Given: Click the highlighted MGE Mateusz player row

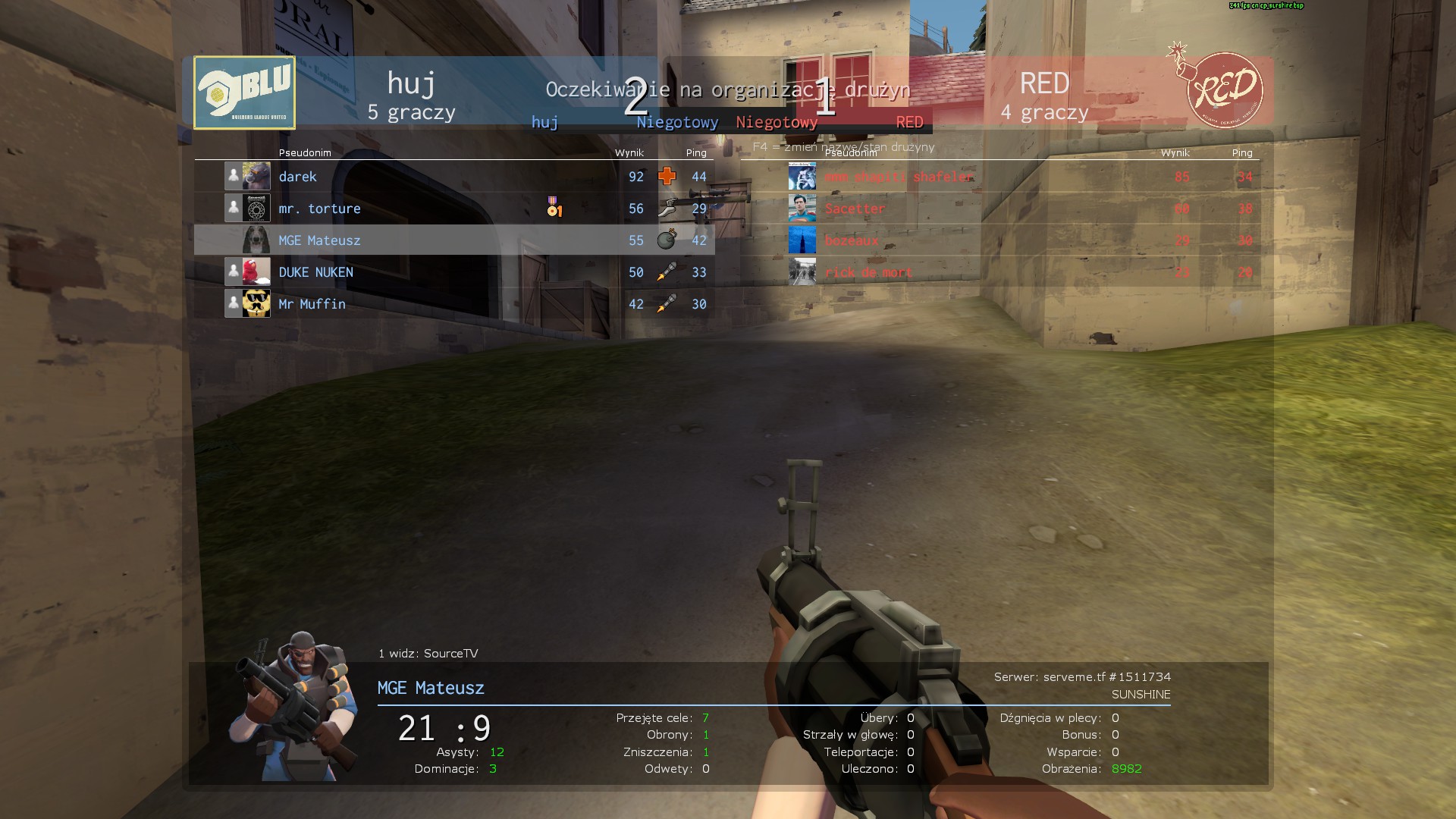Looking at the screenshot, I should (453, 240).
